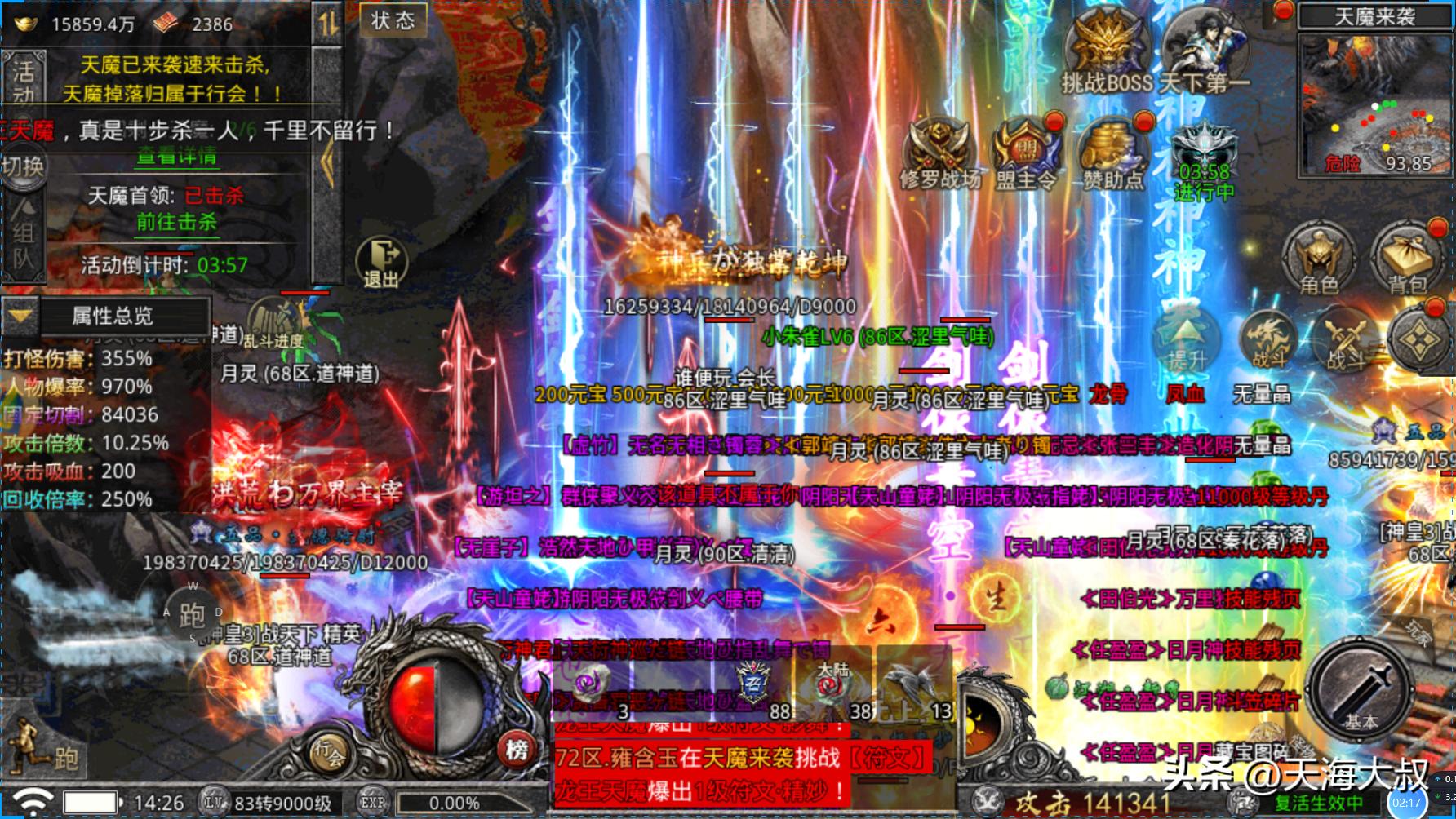Collapse the 属性总览 stats panel
Screen dimensions: 1456x819
[20, 316]
